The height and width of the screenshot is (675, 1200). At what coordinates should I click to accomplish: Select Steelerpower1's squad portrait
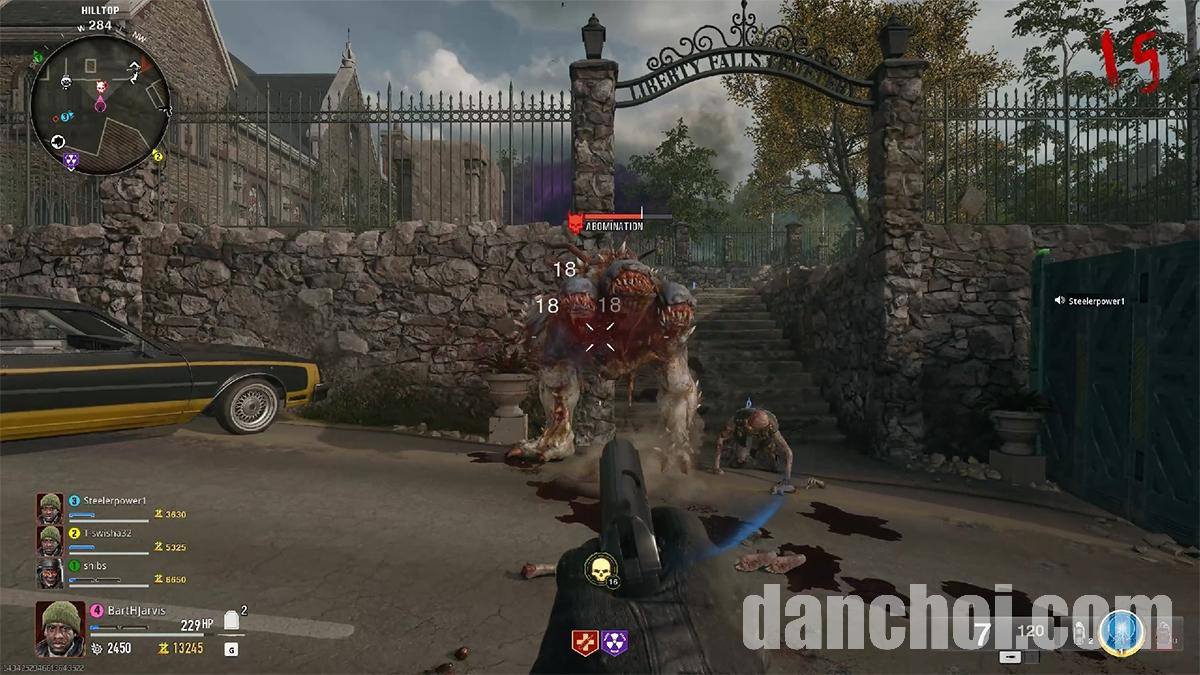tap(50, 507)
